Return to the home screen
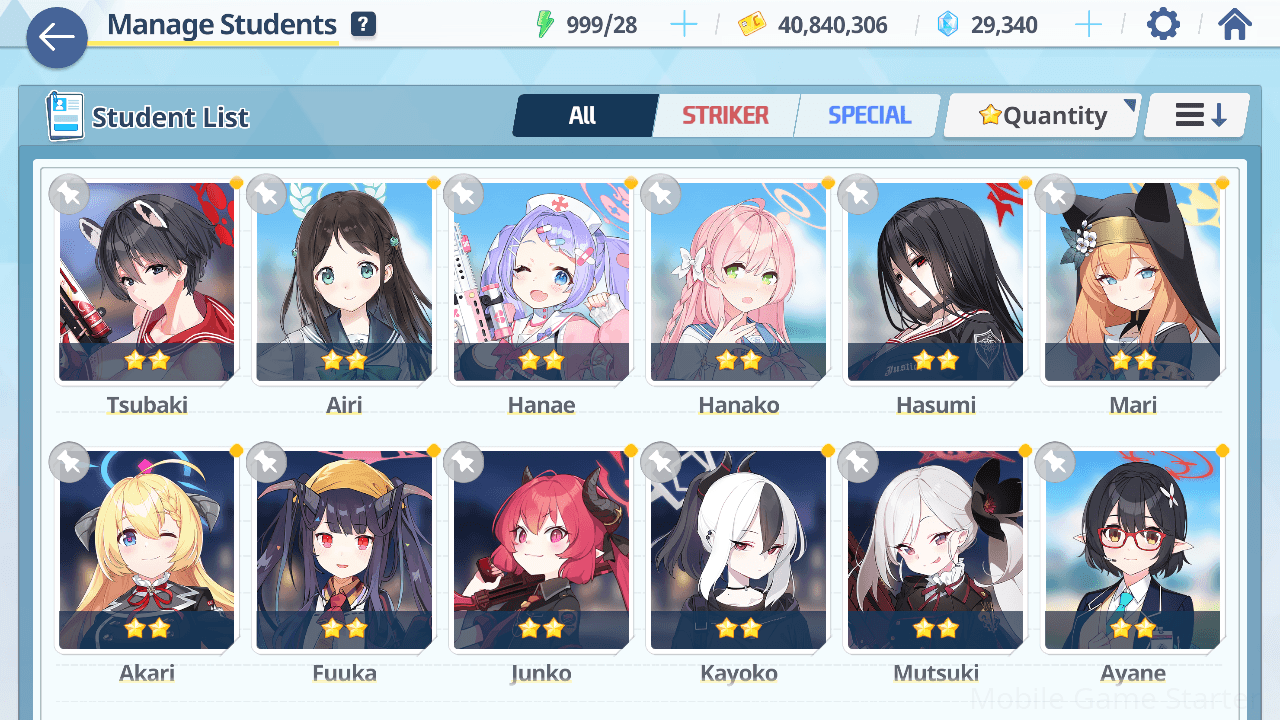This screenshot has height=720, width=1280. pos(1235,24)
